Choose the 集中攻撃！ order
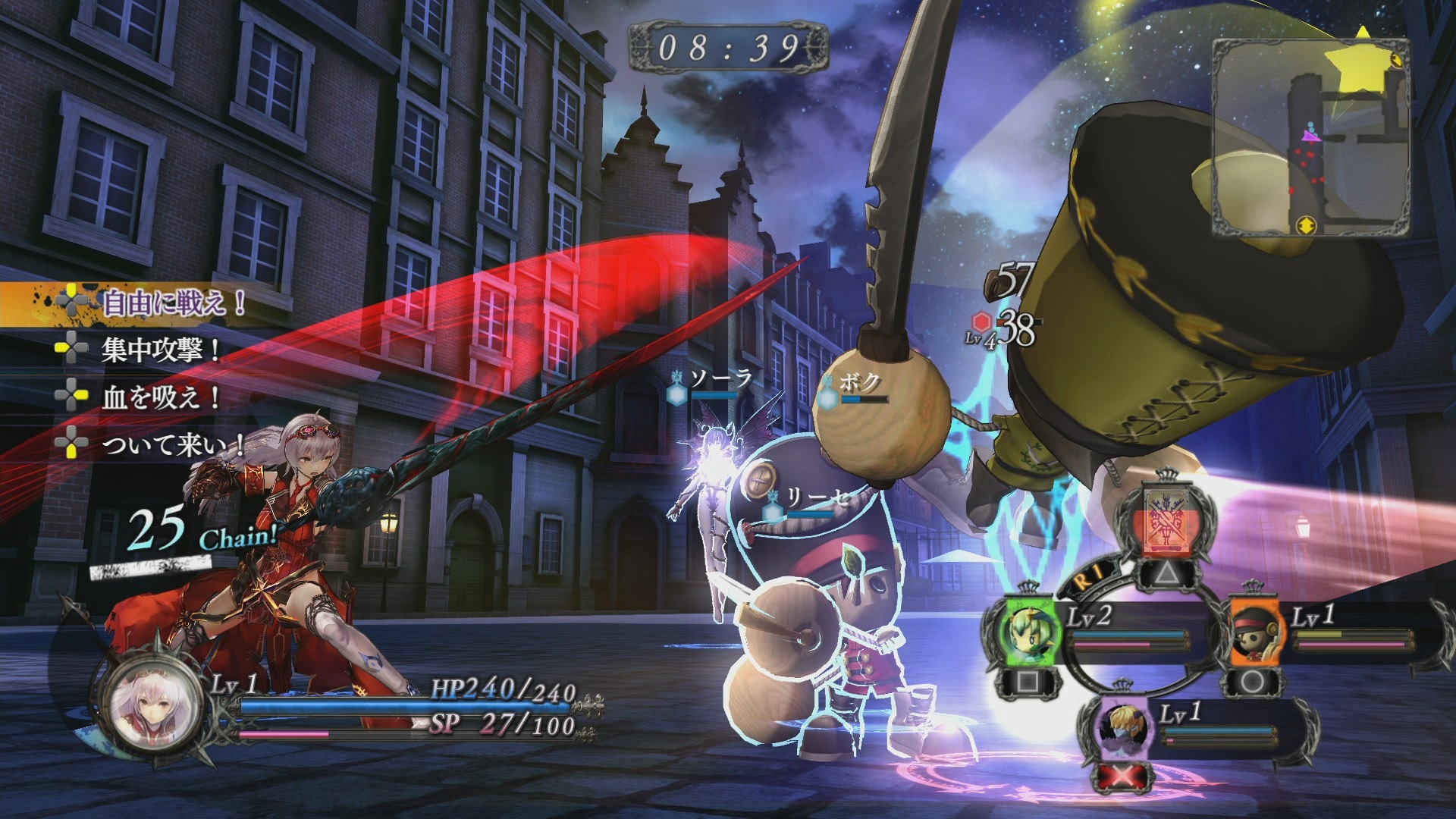 click(159, 350)
